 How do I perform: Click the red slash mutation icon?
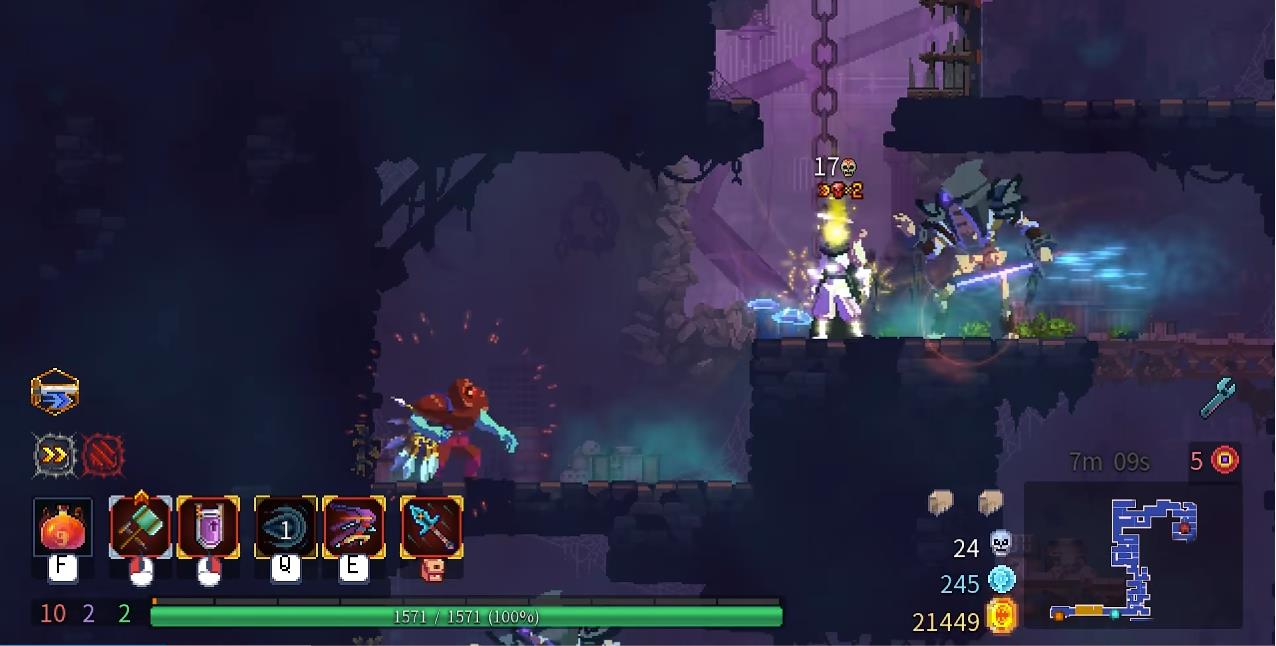coord(102,456)
